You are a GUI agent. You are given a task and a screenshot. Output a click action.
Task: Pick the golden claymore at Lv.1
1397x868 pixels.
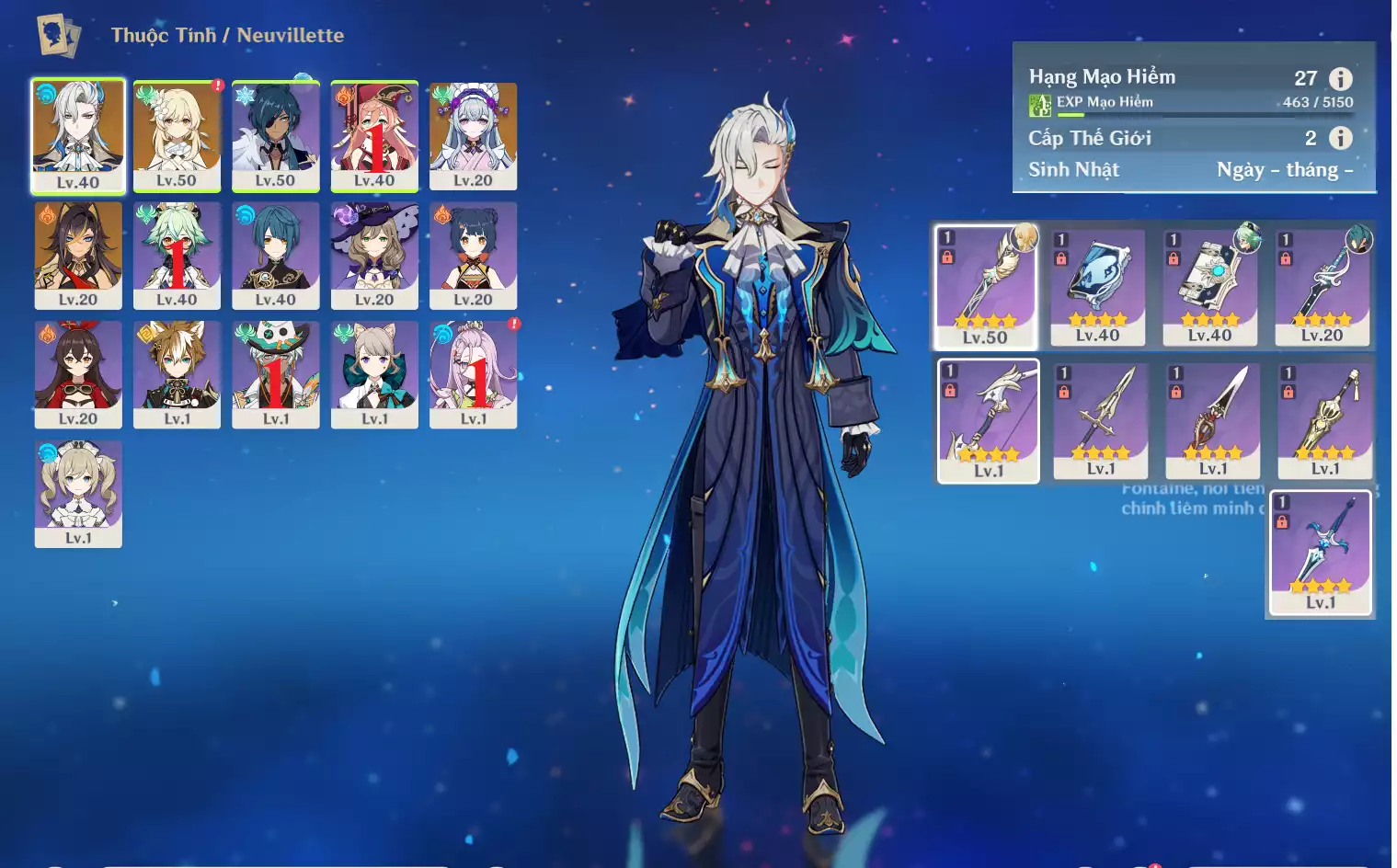click(1325, 420)
